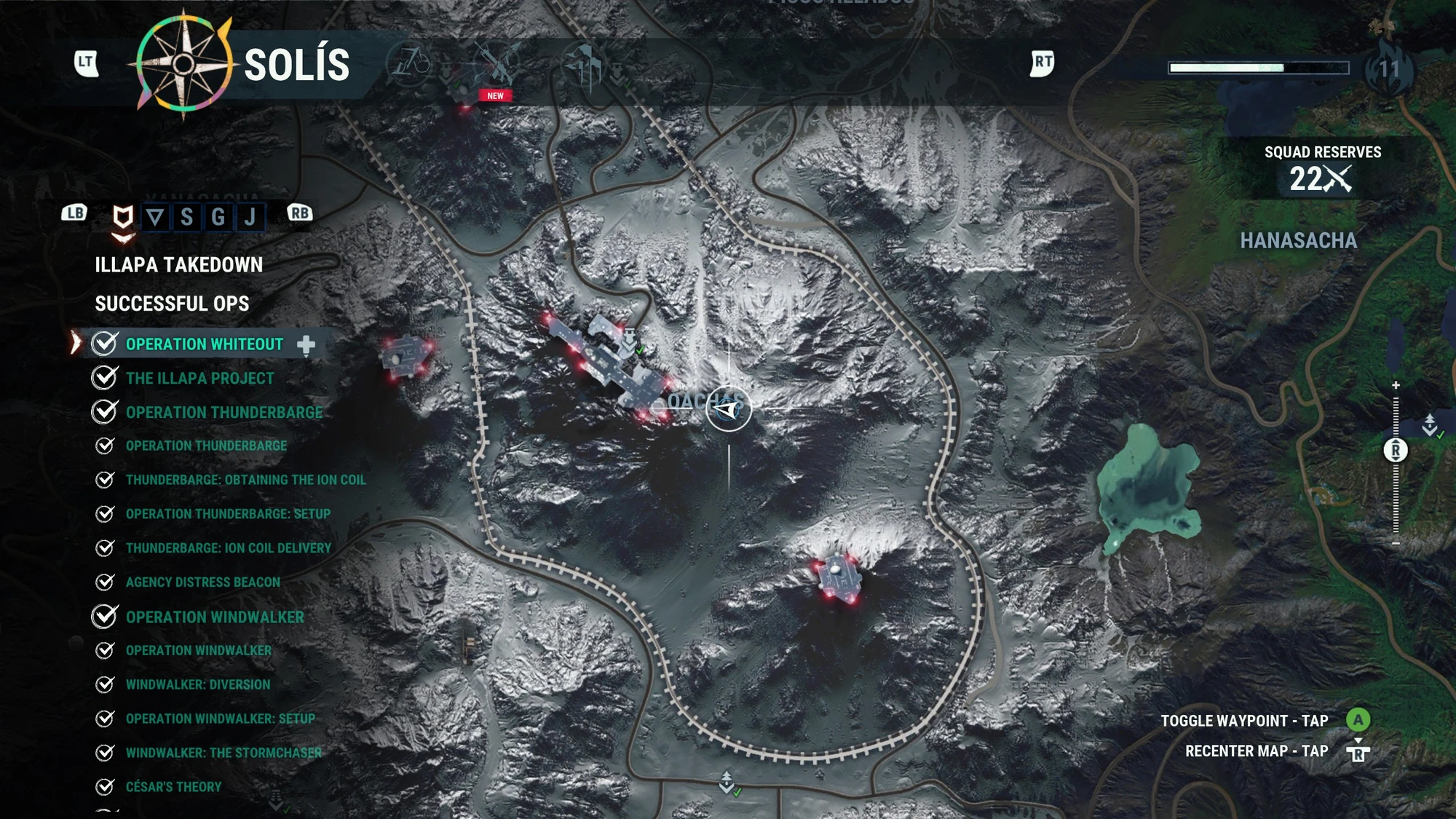Click the RB shoulder tab bumper
The image size is (1456, 819).
[301, 213]
